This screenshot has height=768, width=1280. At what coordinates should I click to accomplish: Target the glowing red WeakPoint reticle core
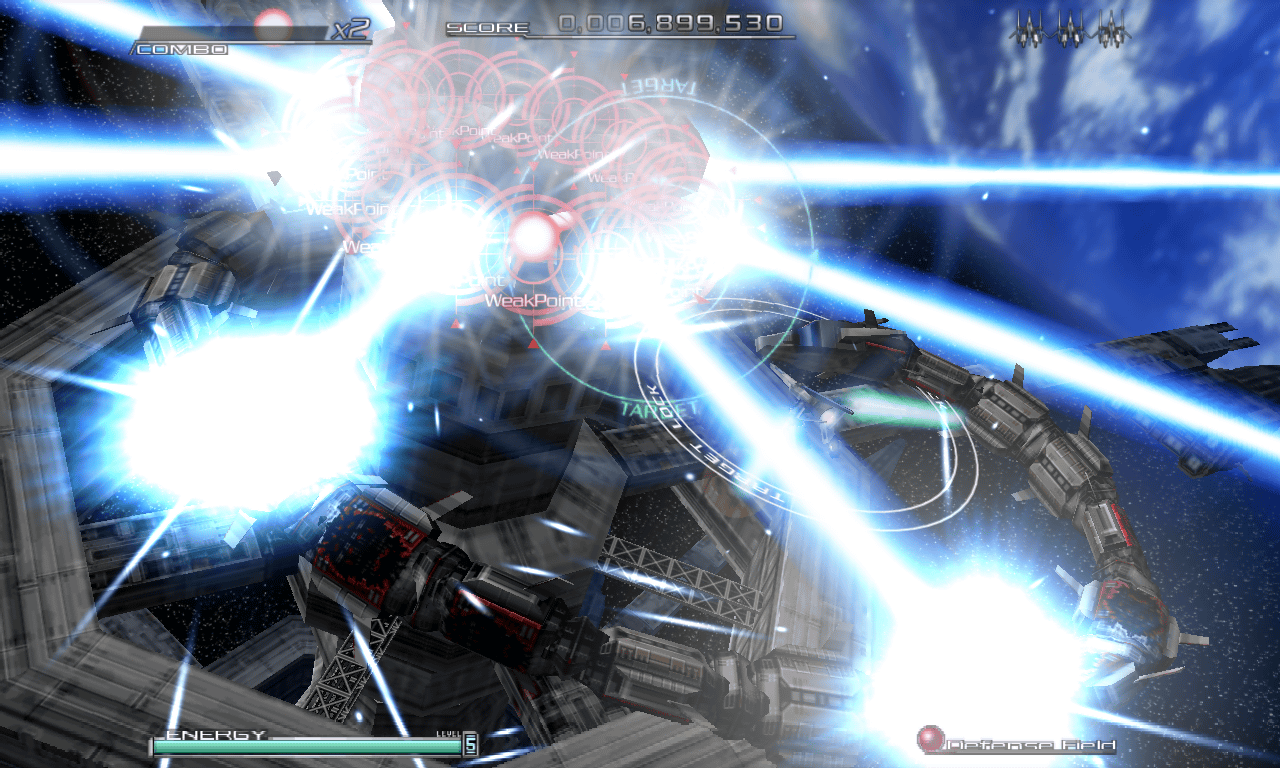[534, 236]
